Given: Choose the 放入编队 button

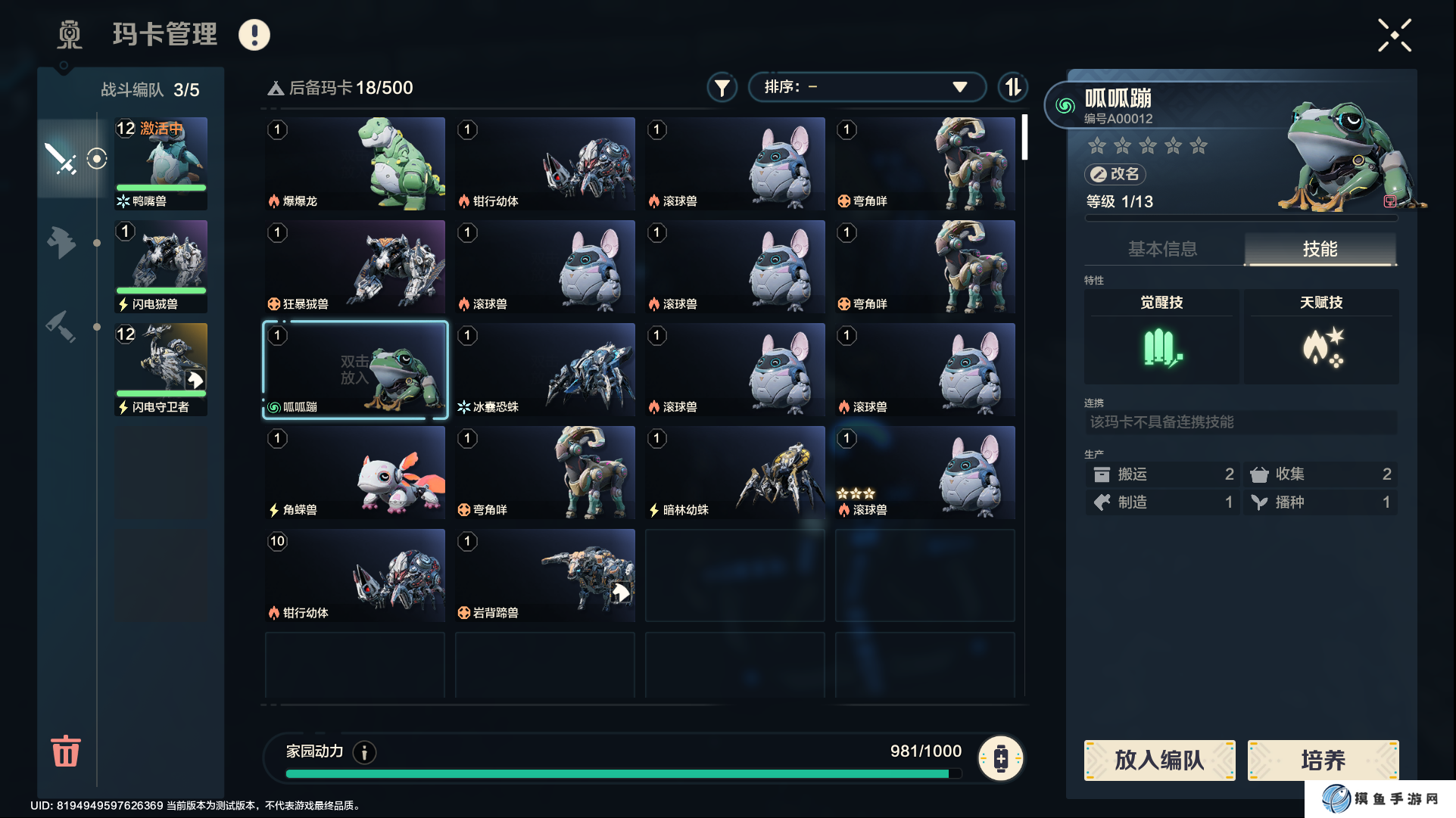Looking at the screenshot, I should (x=1159, y=760).
